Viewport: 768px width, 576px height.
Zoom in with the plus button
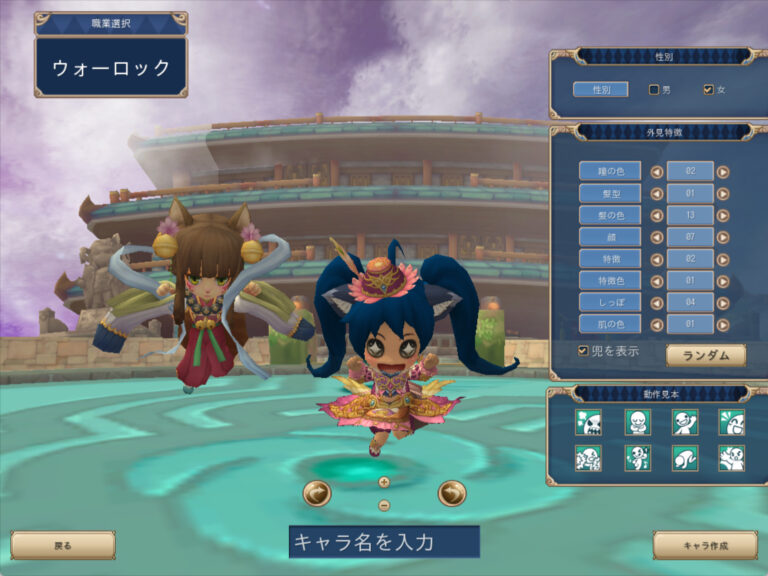pos(384,481)
